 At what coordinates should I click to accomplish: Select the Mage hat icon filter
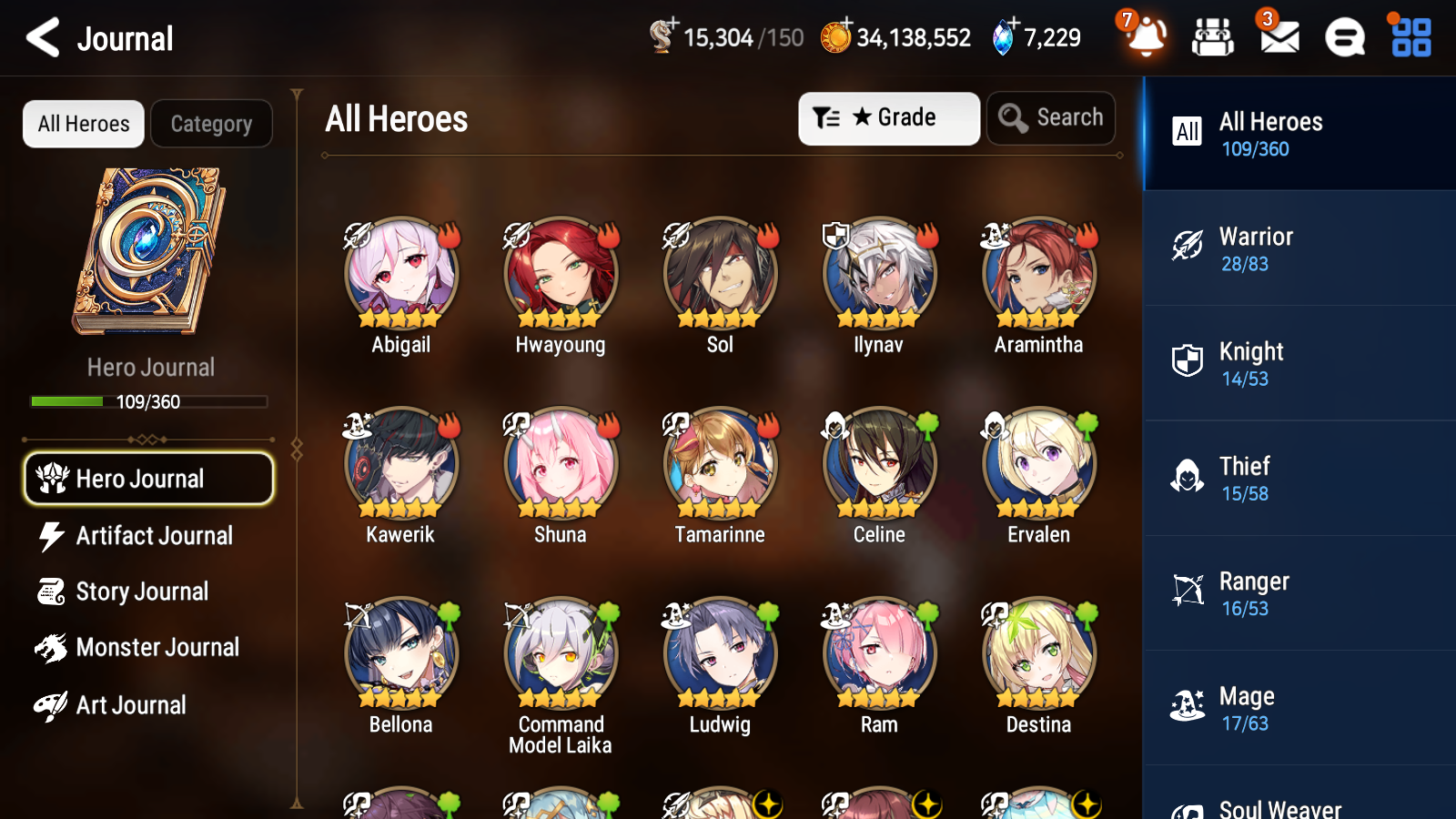(1187, 707)
